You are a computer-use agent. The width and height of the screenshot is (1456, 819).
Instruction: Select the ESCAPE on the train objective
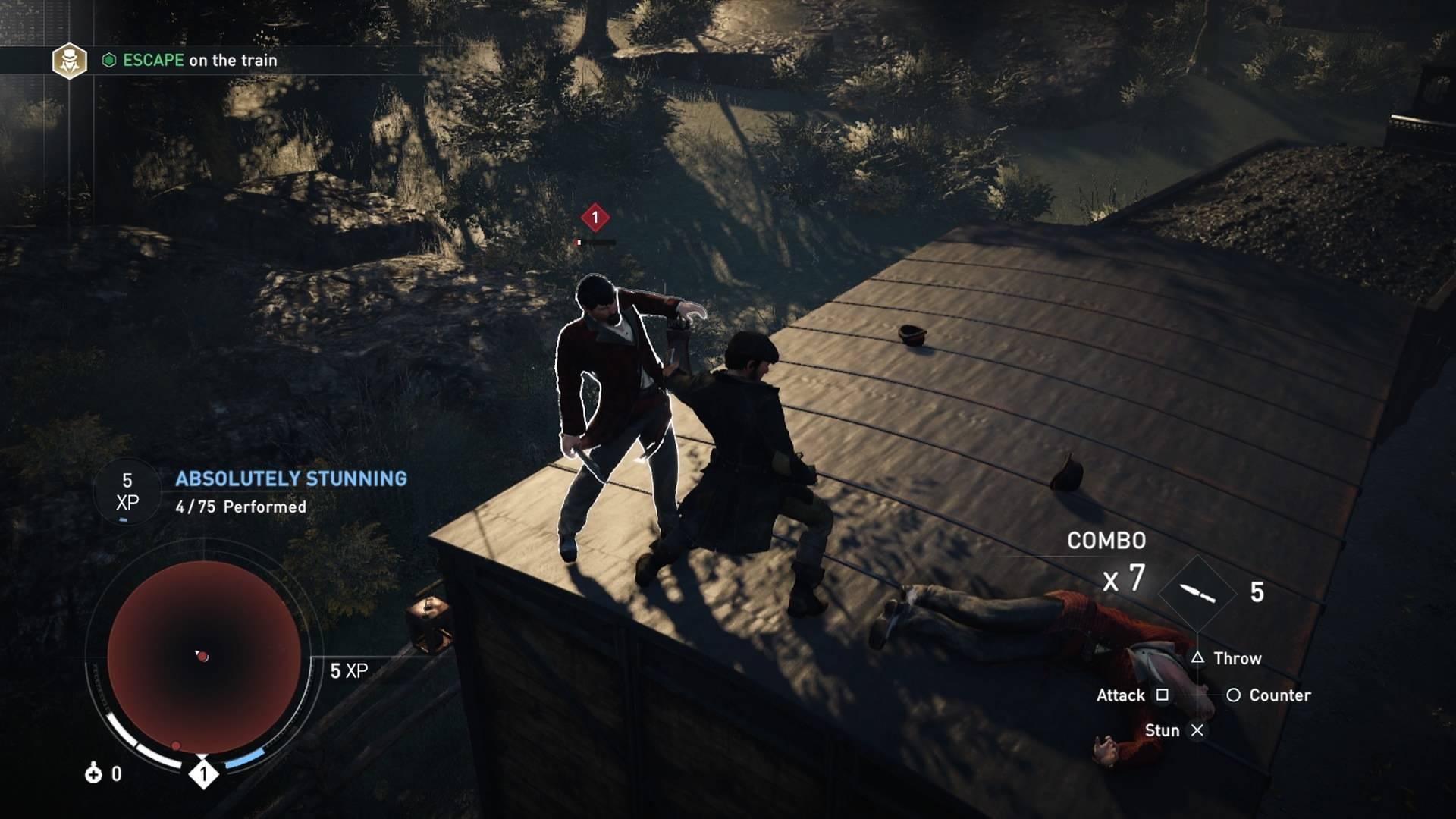pyautogui.click(x=199, y=61)
